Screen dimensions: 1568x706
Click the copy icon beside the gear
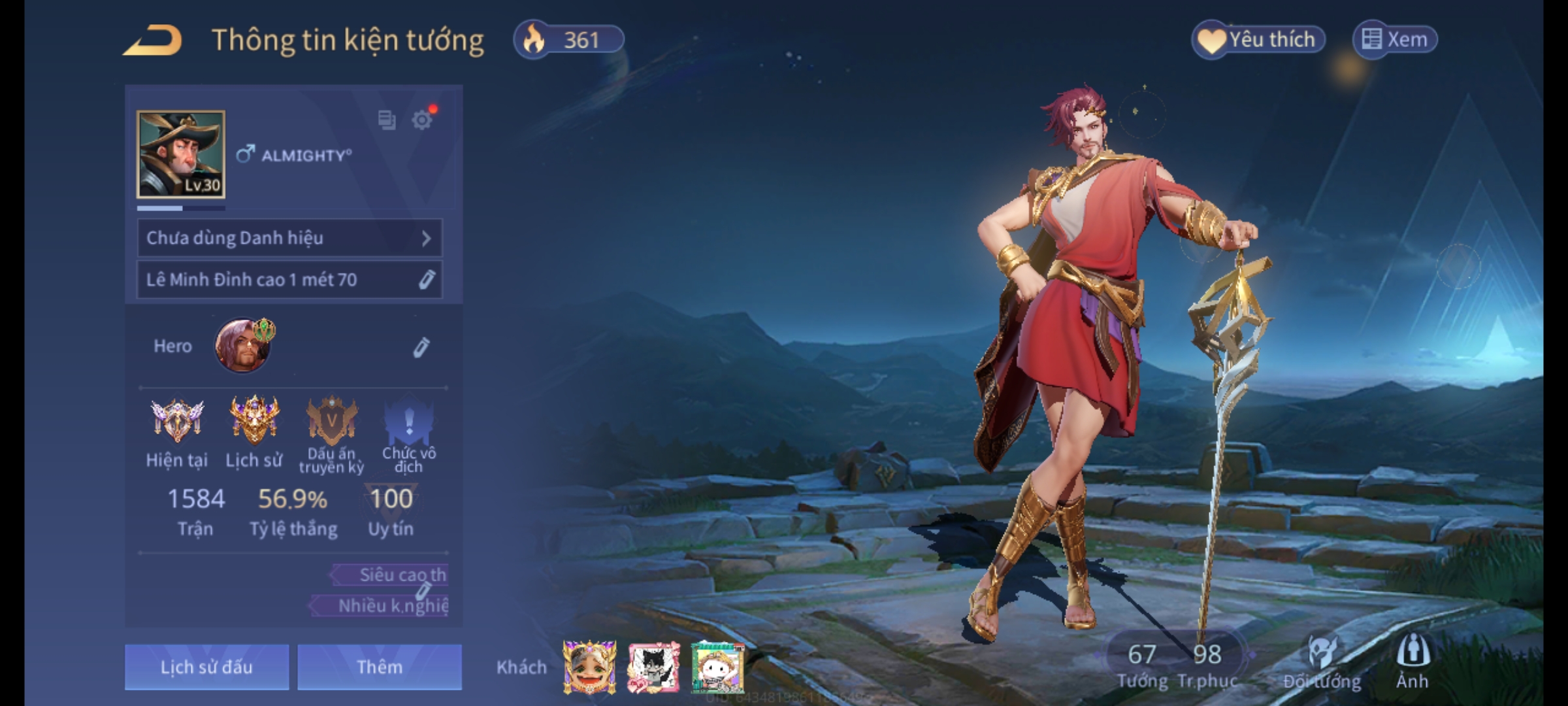pyautogui.click(x=387, y=120)
